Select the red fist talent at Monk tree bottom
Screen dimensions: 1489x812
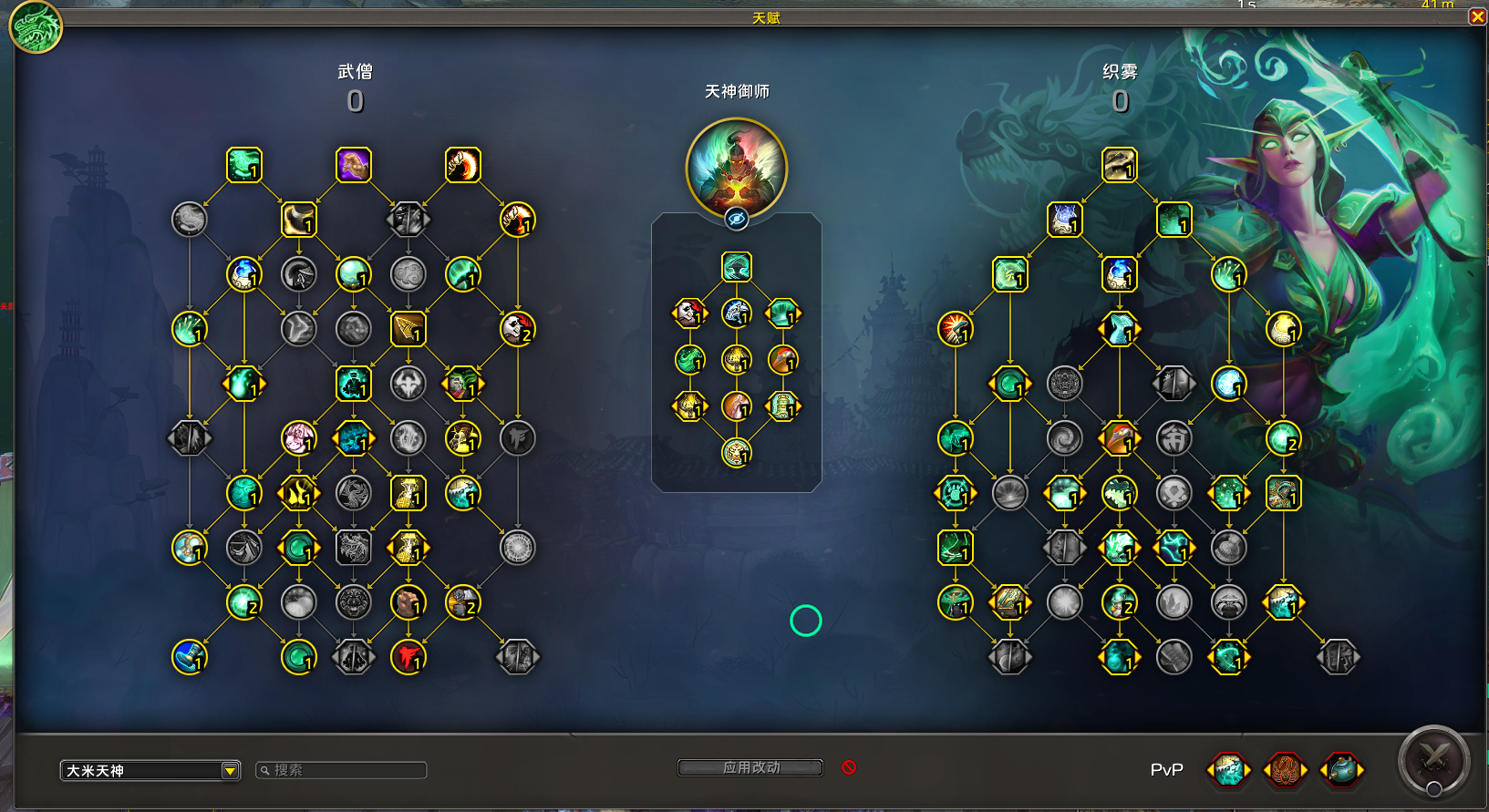point(408,657)
